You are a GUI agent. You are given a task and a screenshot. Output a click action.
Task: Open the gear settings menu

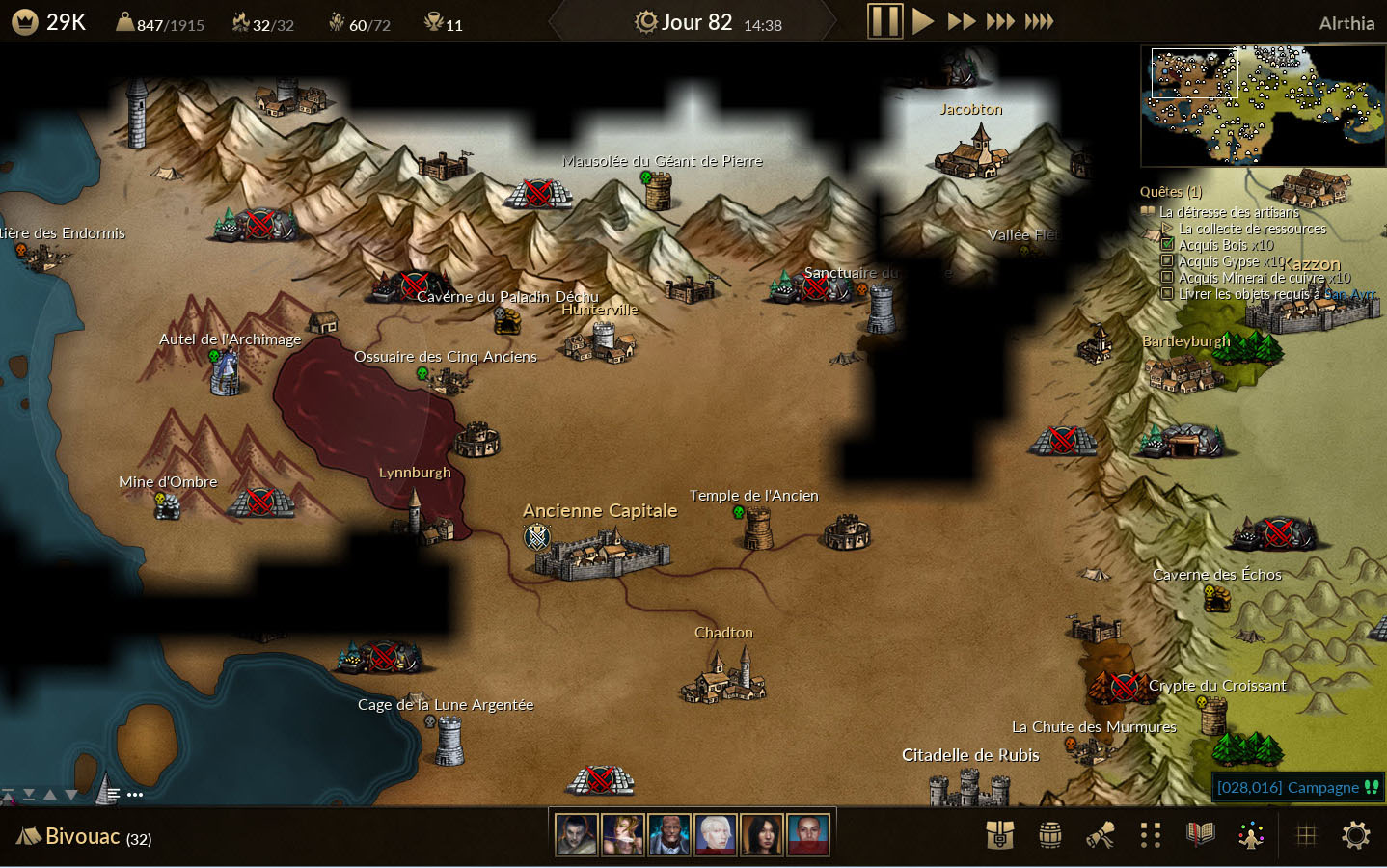point(1355,835)
